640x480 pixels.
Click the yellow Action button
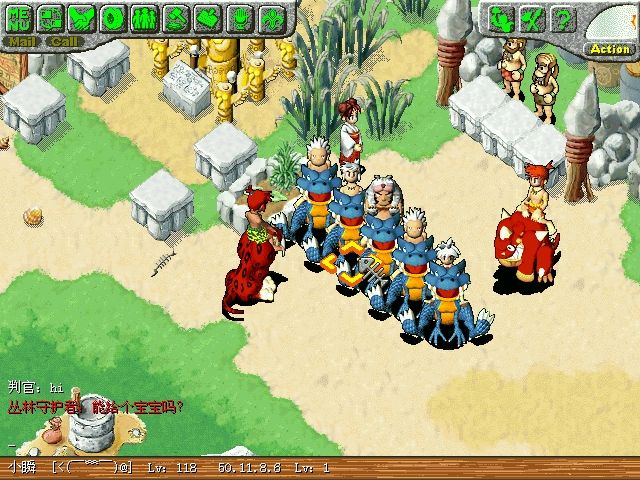[x=609, y=48]
